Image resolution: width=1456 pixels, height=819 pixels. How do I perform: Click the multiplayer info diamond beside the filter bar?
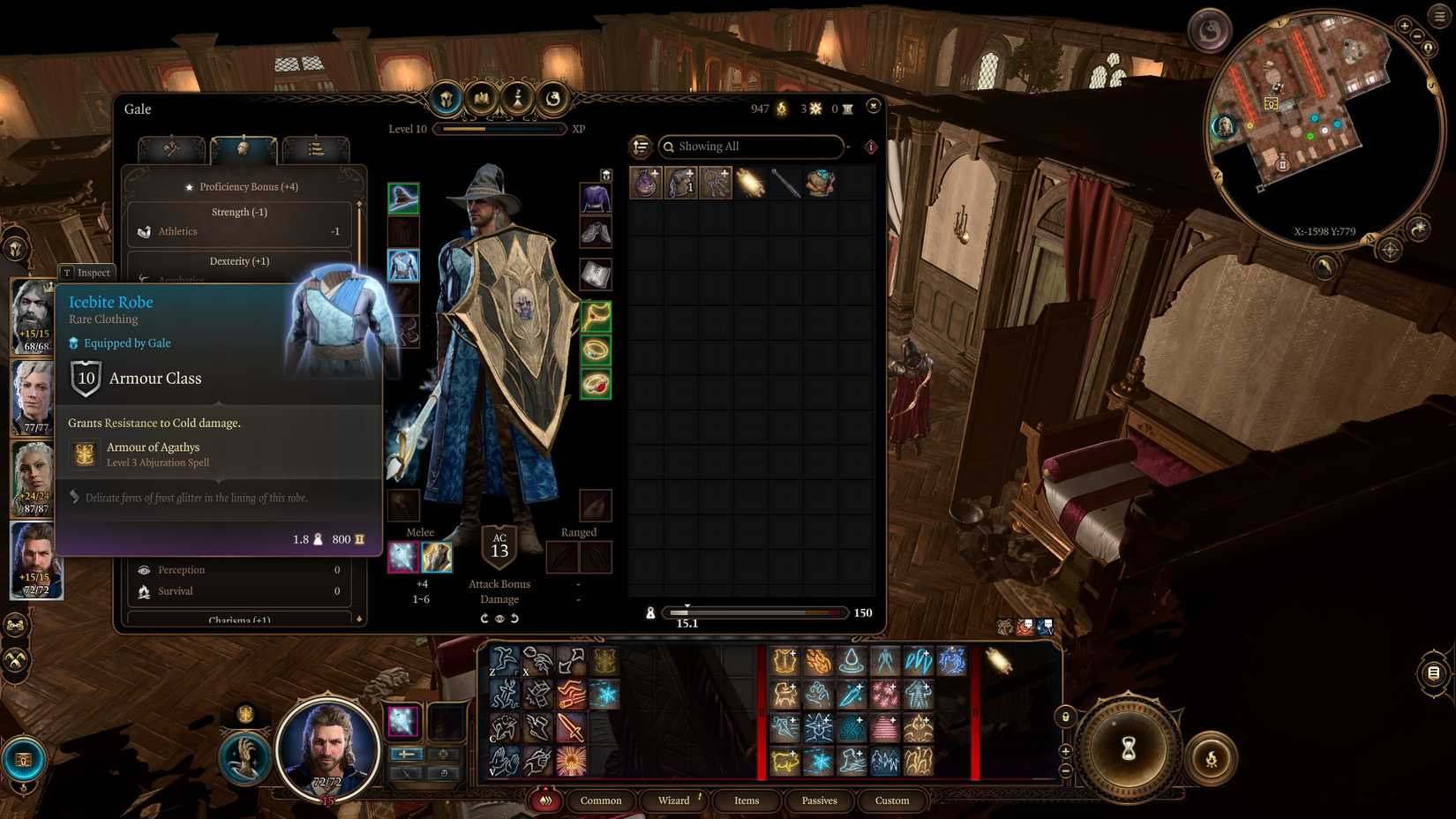(x=870, y=147)
